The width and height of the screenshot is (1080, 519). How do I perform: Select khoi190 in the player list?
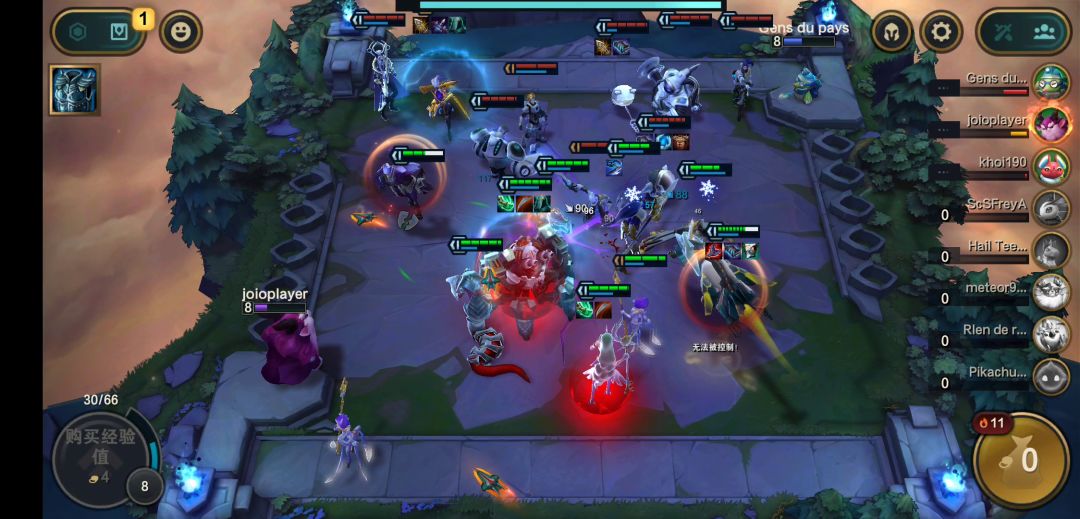(x=1050, y=166)
